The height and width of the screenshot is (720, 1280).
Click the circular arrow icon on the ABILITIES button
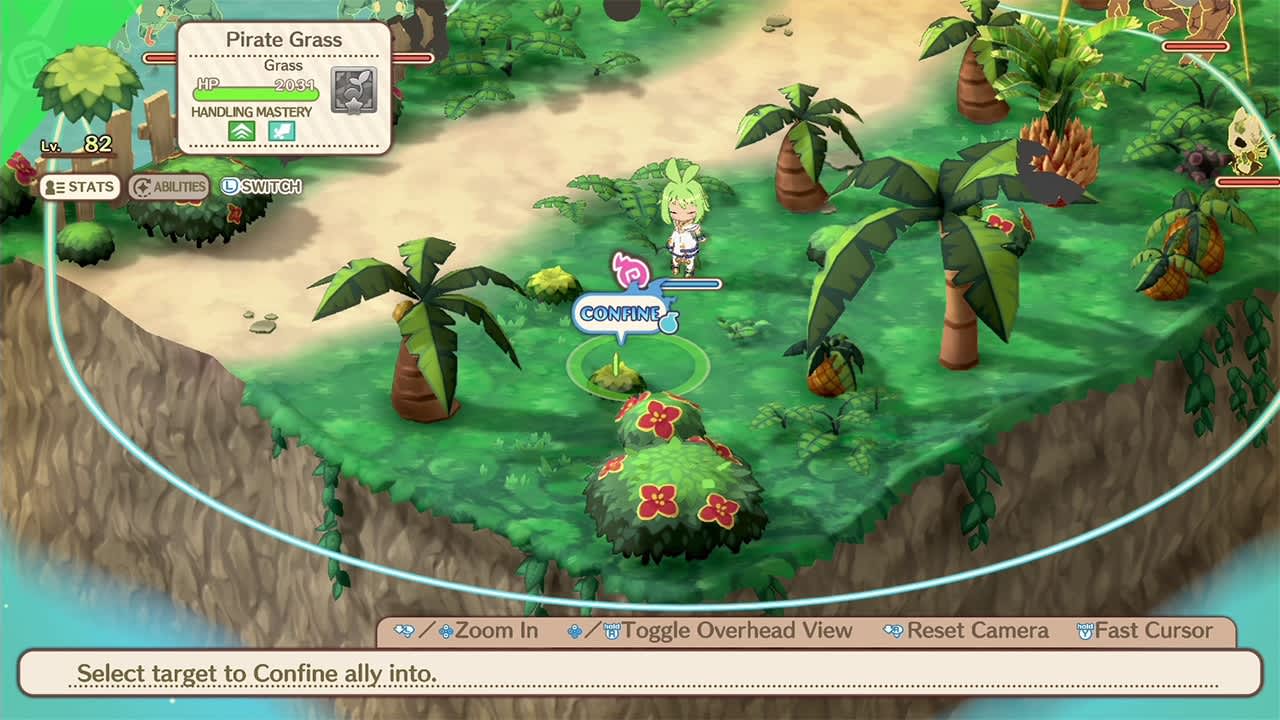tap(141, 186)
